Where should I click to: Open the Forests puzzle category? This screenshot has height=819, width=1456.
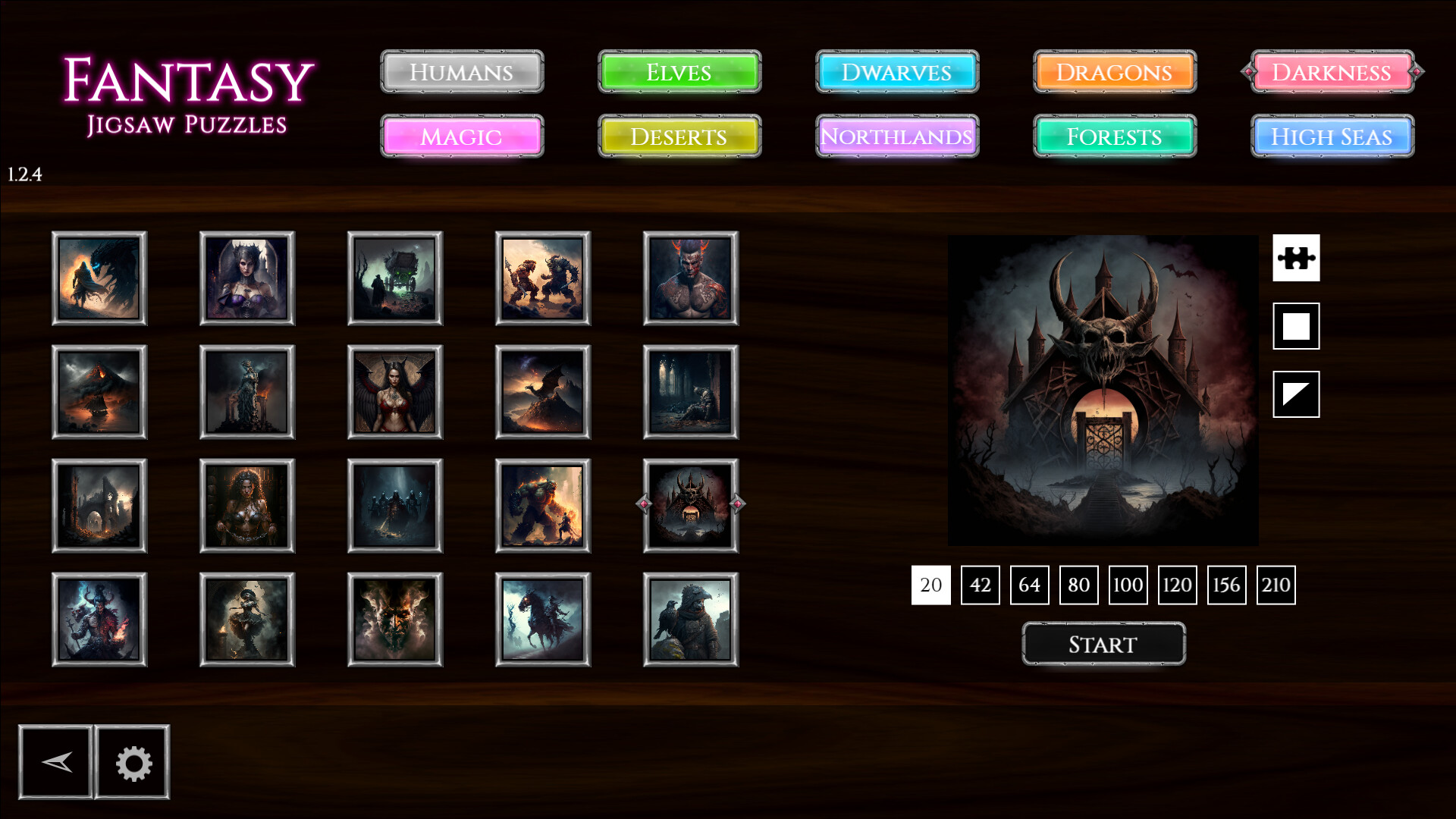(x=1114, y=137)
